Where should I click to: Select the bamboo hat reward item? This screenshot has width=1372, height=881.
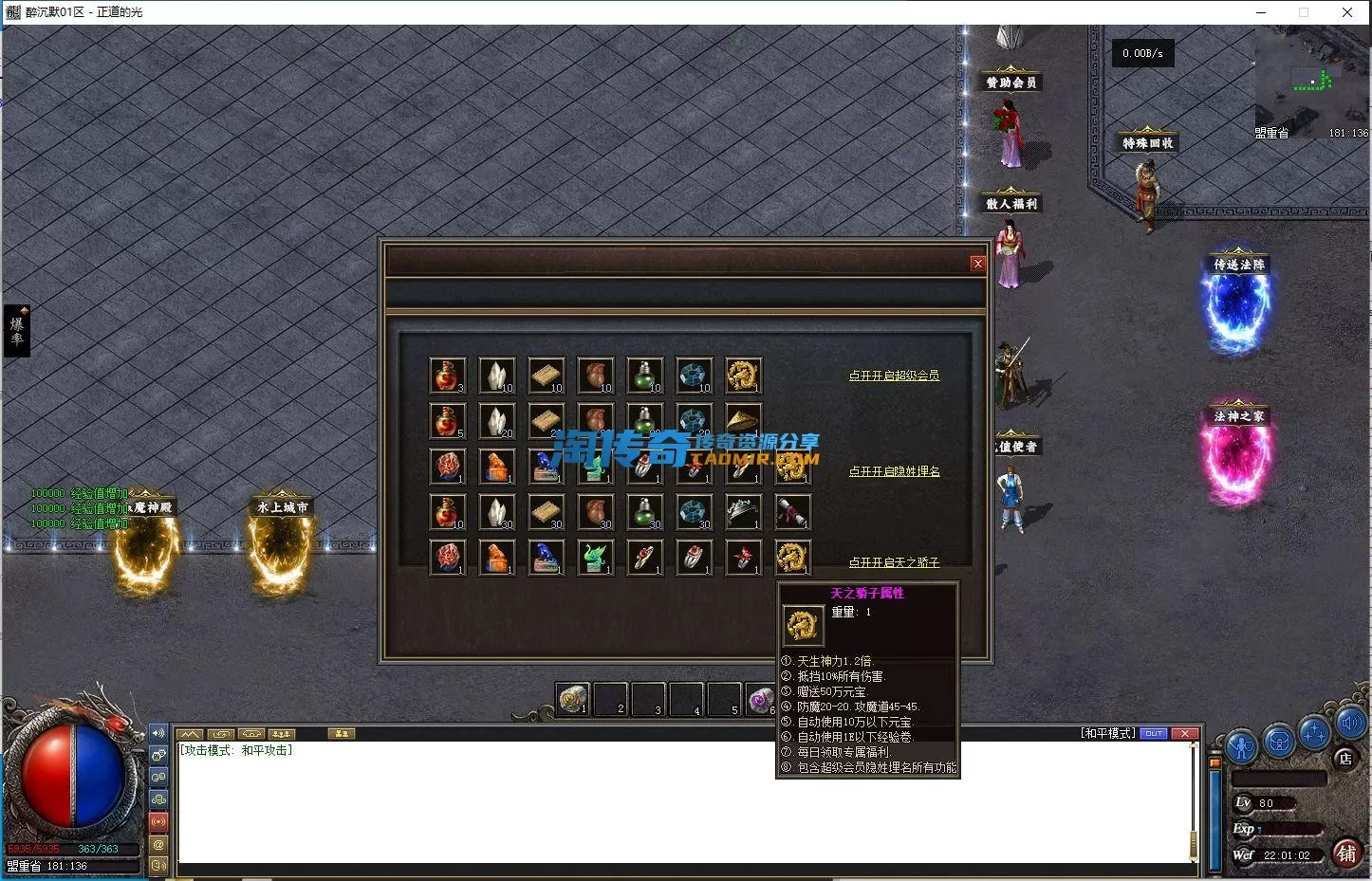click(x=743, y=420)
